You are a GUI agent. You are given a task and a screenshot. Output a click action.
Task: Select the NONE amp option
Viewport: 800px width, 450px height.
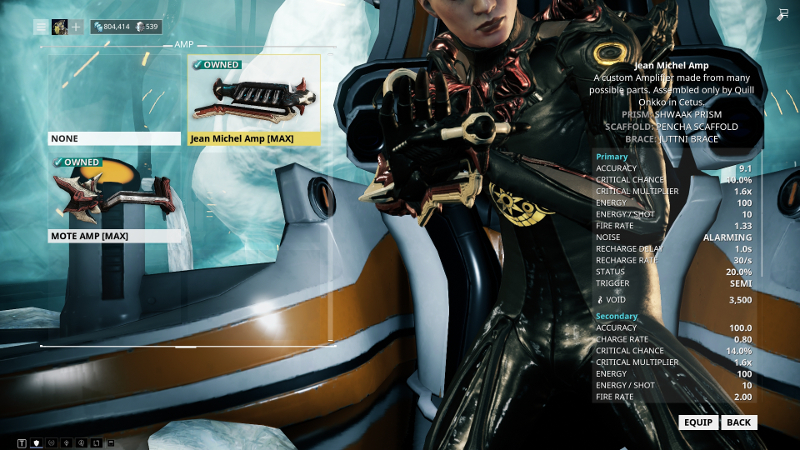116,138
